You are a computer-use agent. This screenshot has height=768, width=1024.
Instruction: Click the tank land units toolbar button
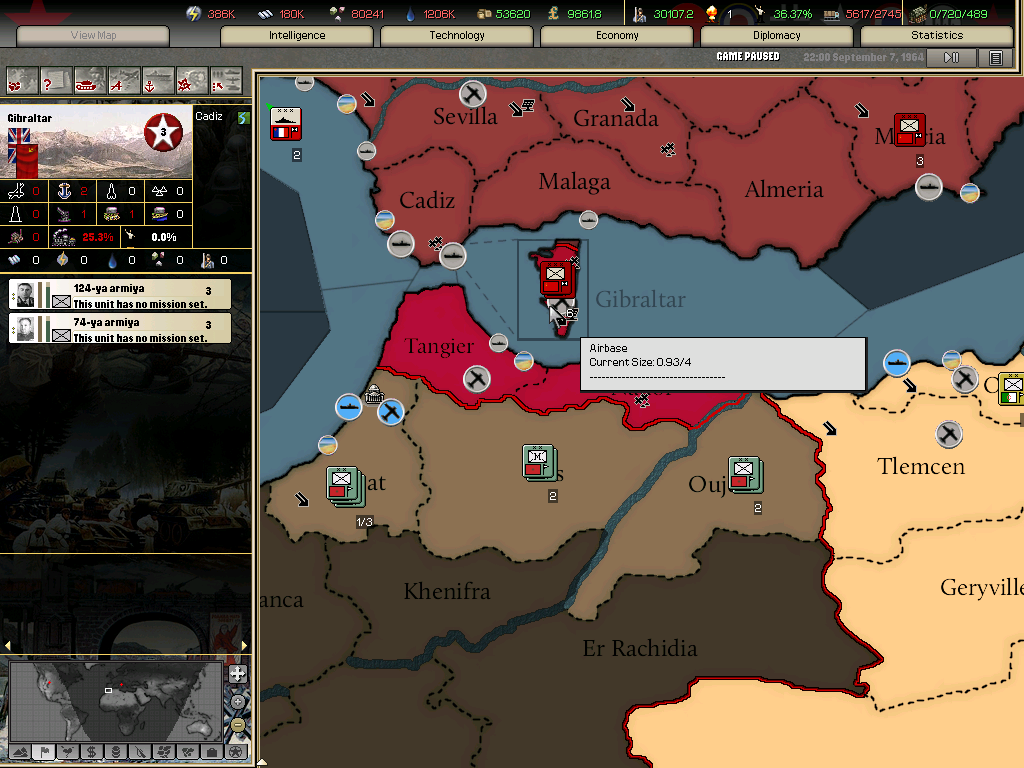point(90,79)
